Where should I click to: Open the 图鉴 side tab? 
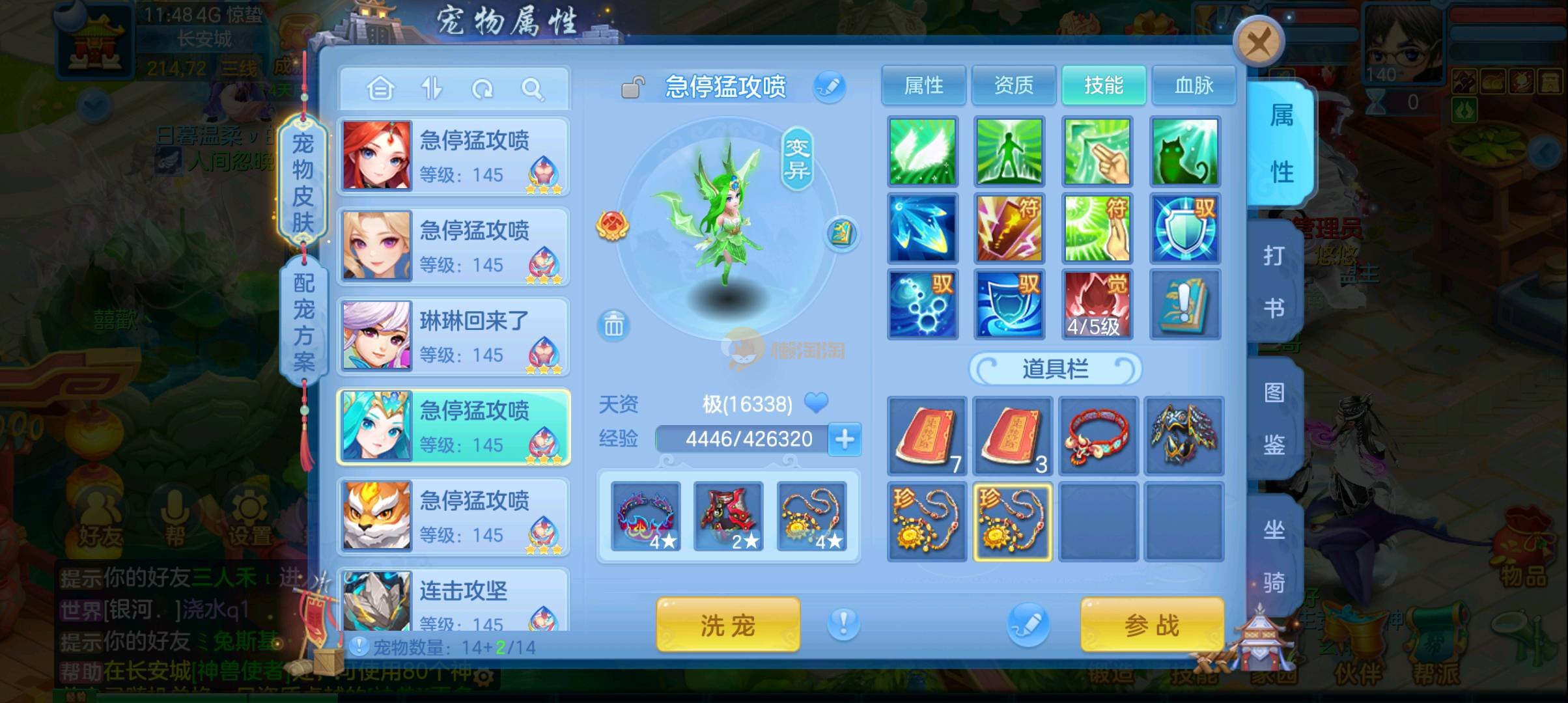pyautogui.click(x=1274, y=419)
